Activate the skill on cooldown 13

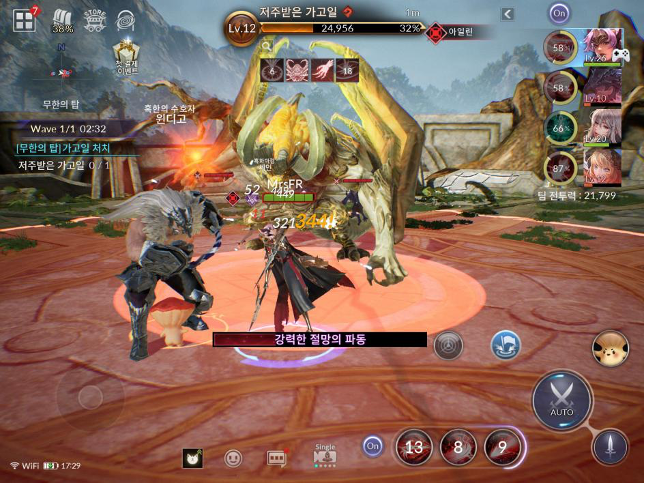(x=414, y=446)
